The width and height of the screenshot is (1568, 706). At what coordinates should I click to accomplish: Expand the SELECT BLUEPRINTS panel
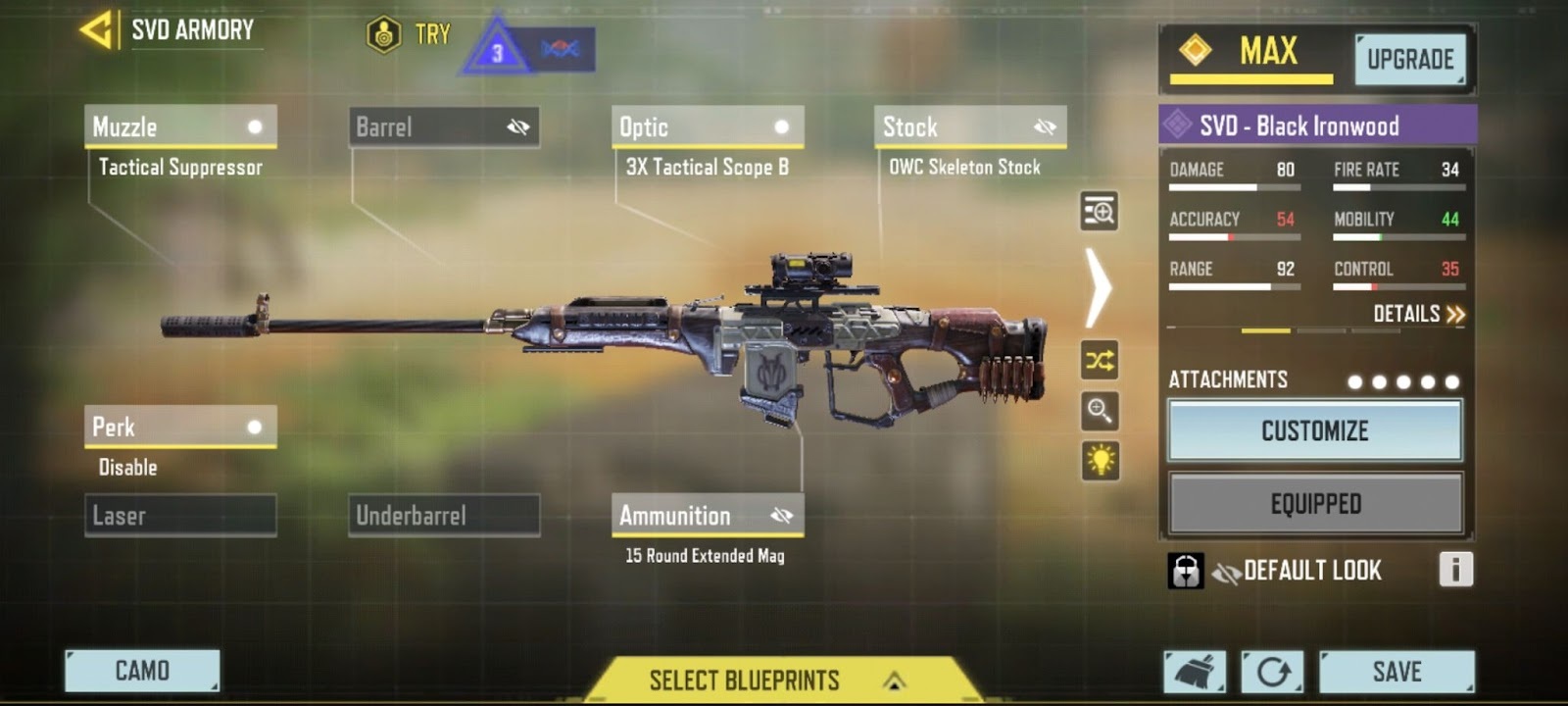click(774, 680)
